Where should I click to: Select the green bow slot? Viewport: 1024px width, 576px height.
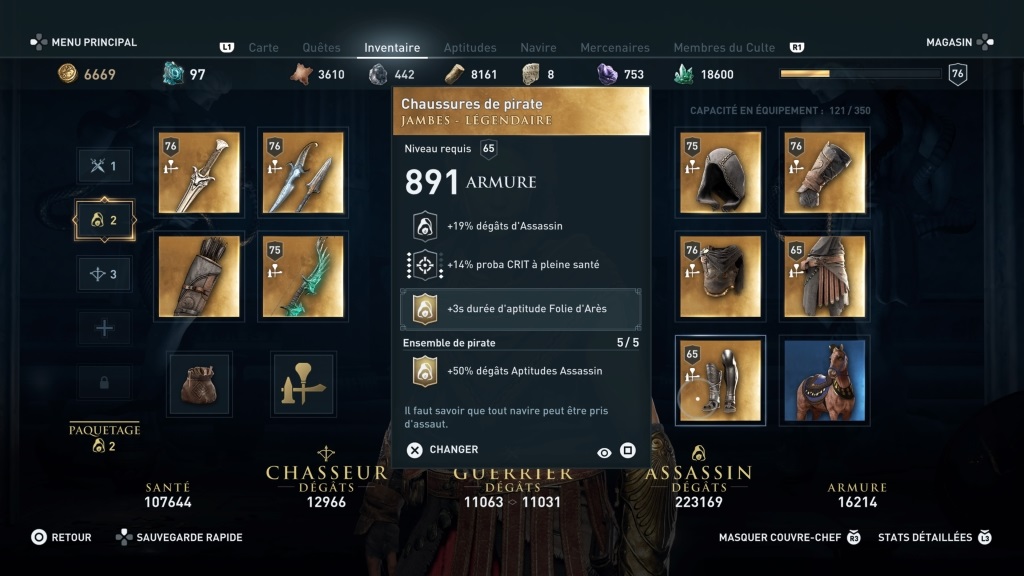click(302, 277)
